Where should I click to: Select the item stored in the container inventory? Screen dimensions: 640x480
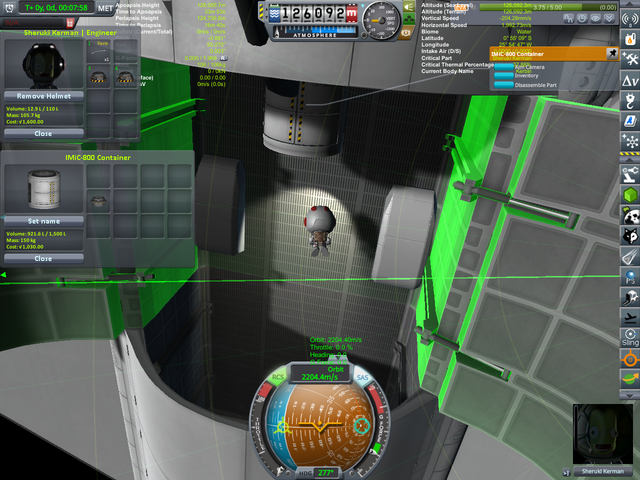click(x=98, y=201)
